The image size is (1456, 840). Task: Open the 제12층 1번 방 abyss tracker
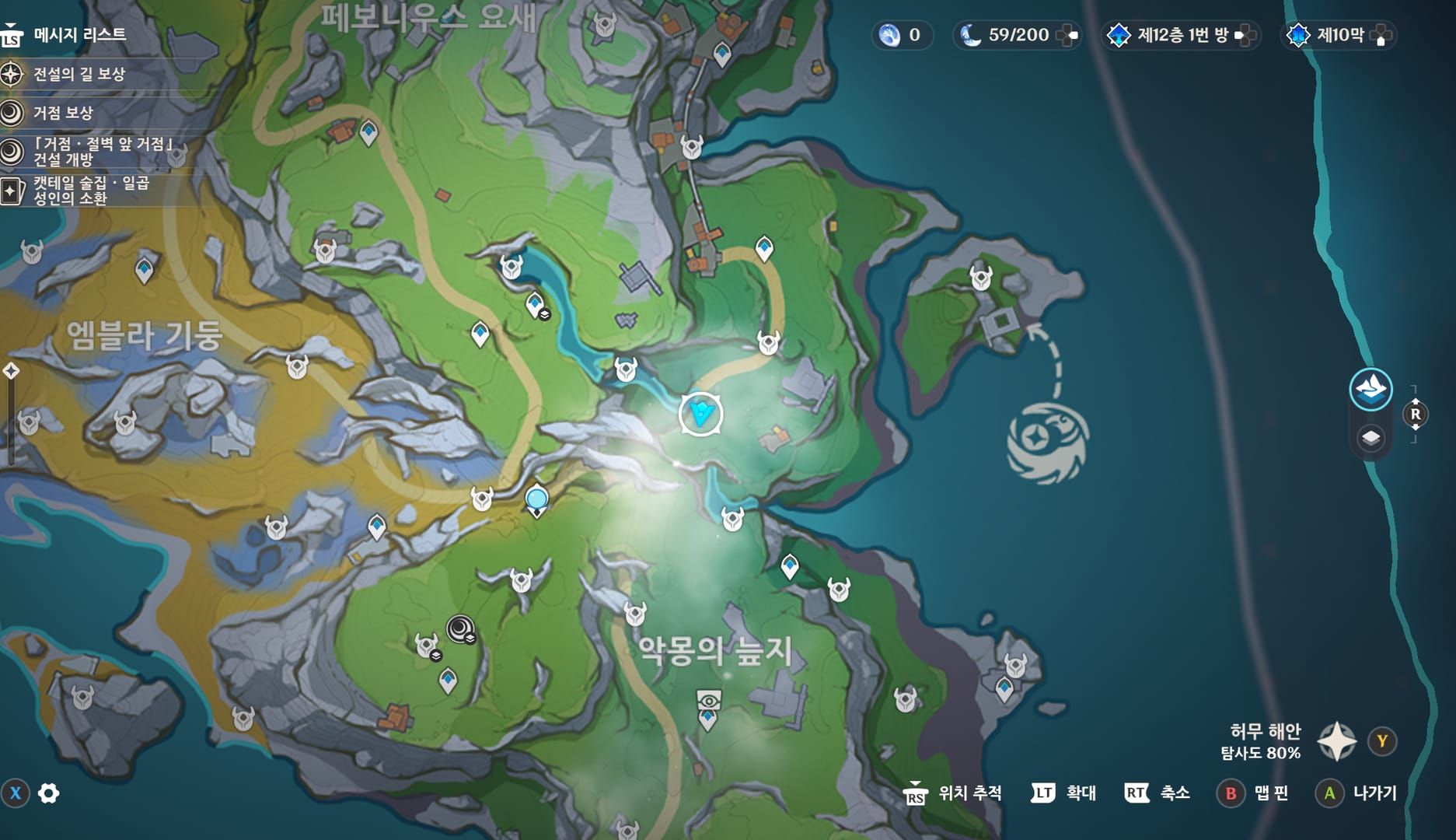[1182, 35]
